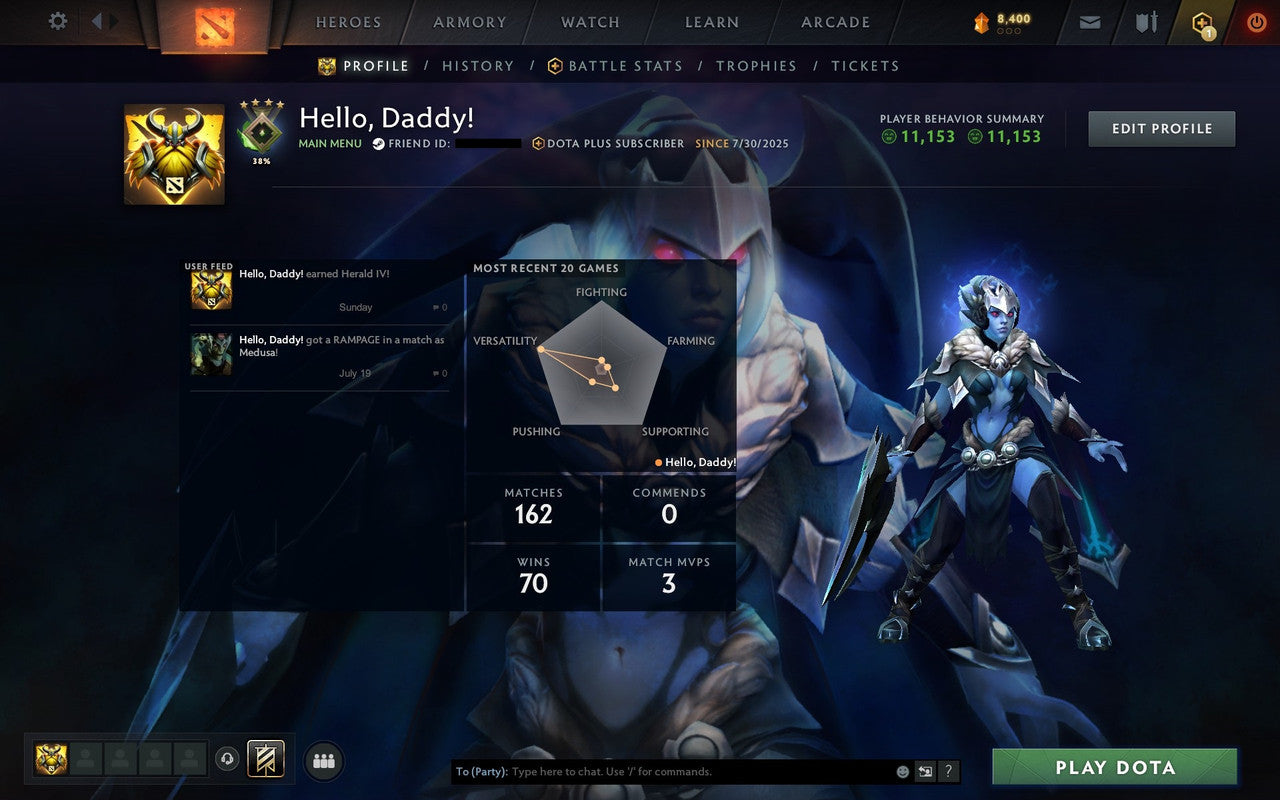Click the help question mark icon
The height and width of the screenshot is (800, 1280).
[948, 771]
